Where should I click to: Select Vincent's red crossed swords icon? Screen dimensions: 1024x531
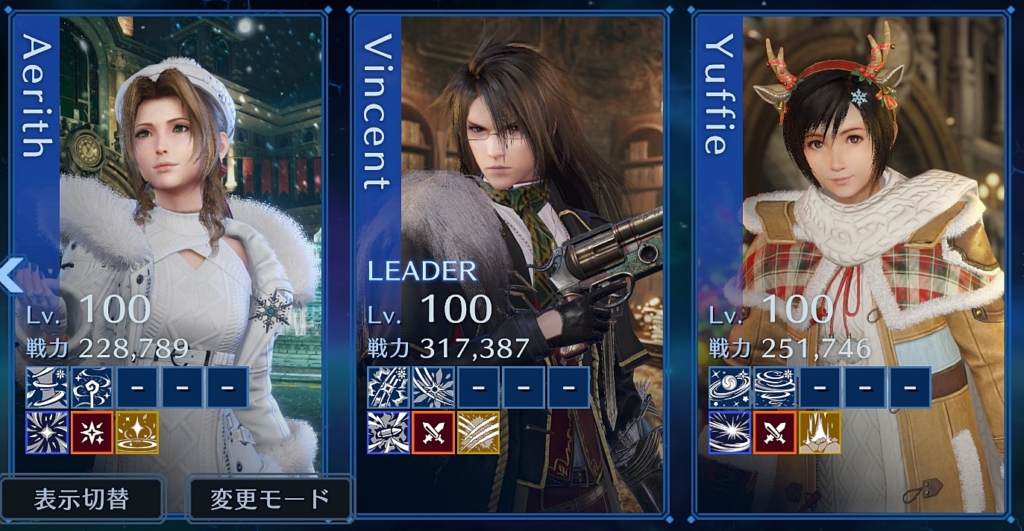[433, 432]
